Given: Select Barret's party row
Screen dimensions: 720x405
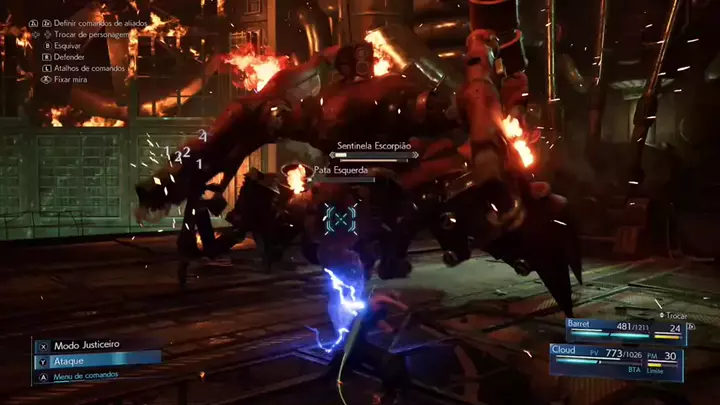Looking at the screenshot, I should pyautogui.click(x=632, y=327).
